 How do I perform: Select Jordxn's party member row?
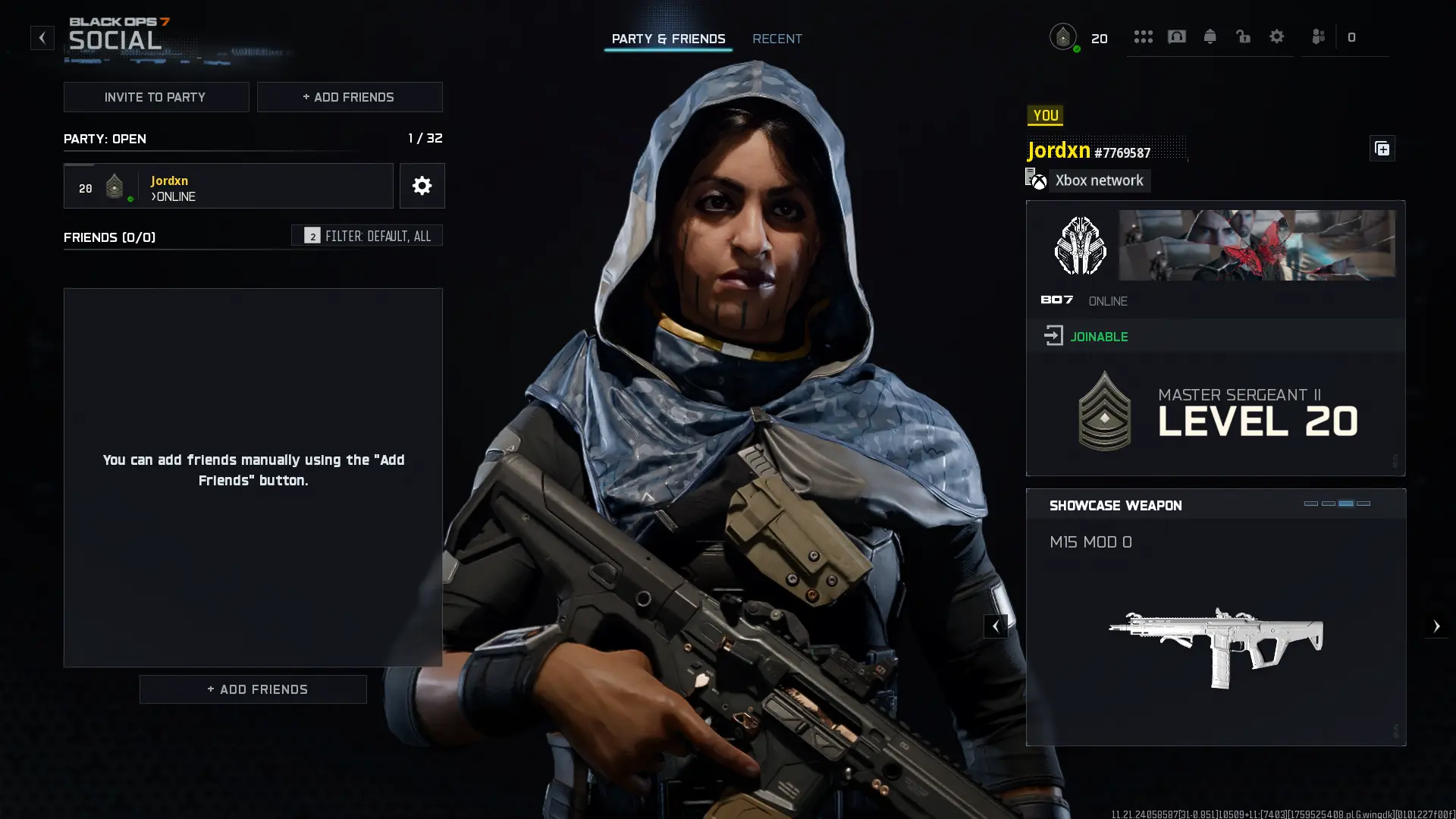click(x=228, y=186)
